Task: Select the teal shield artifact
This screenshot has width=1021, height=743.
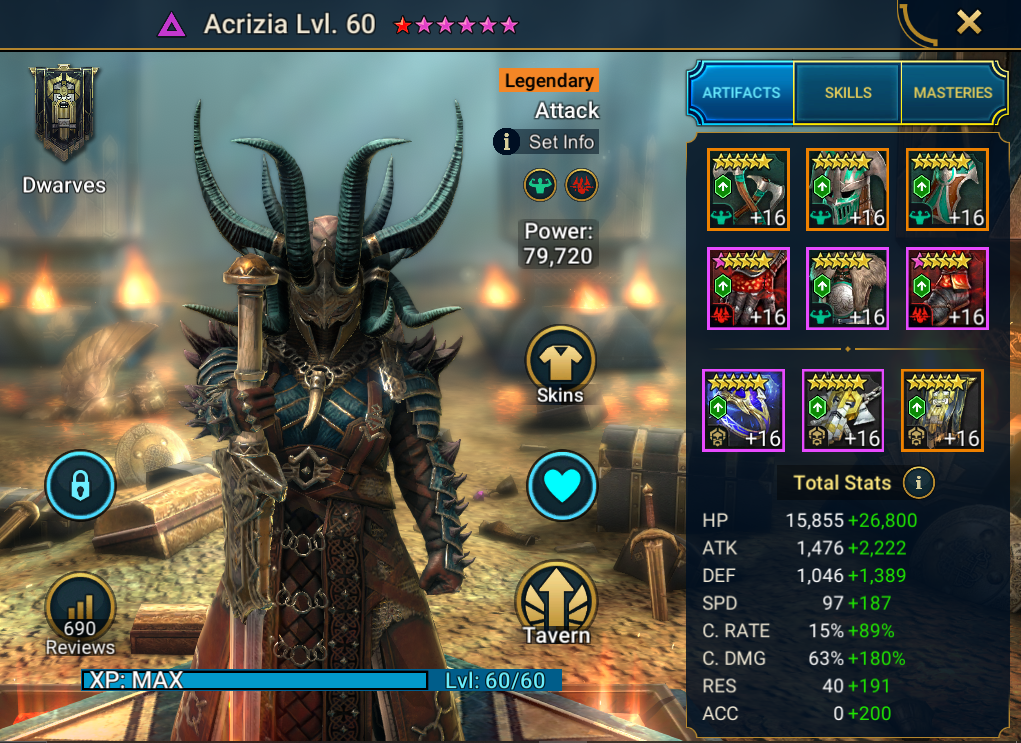Action: [x=947, y=189]
